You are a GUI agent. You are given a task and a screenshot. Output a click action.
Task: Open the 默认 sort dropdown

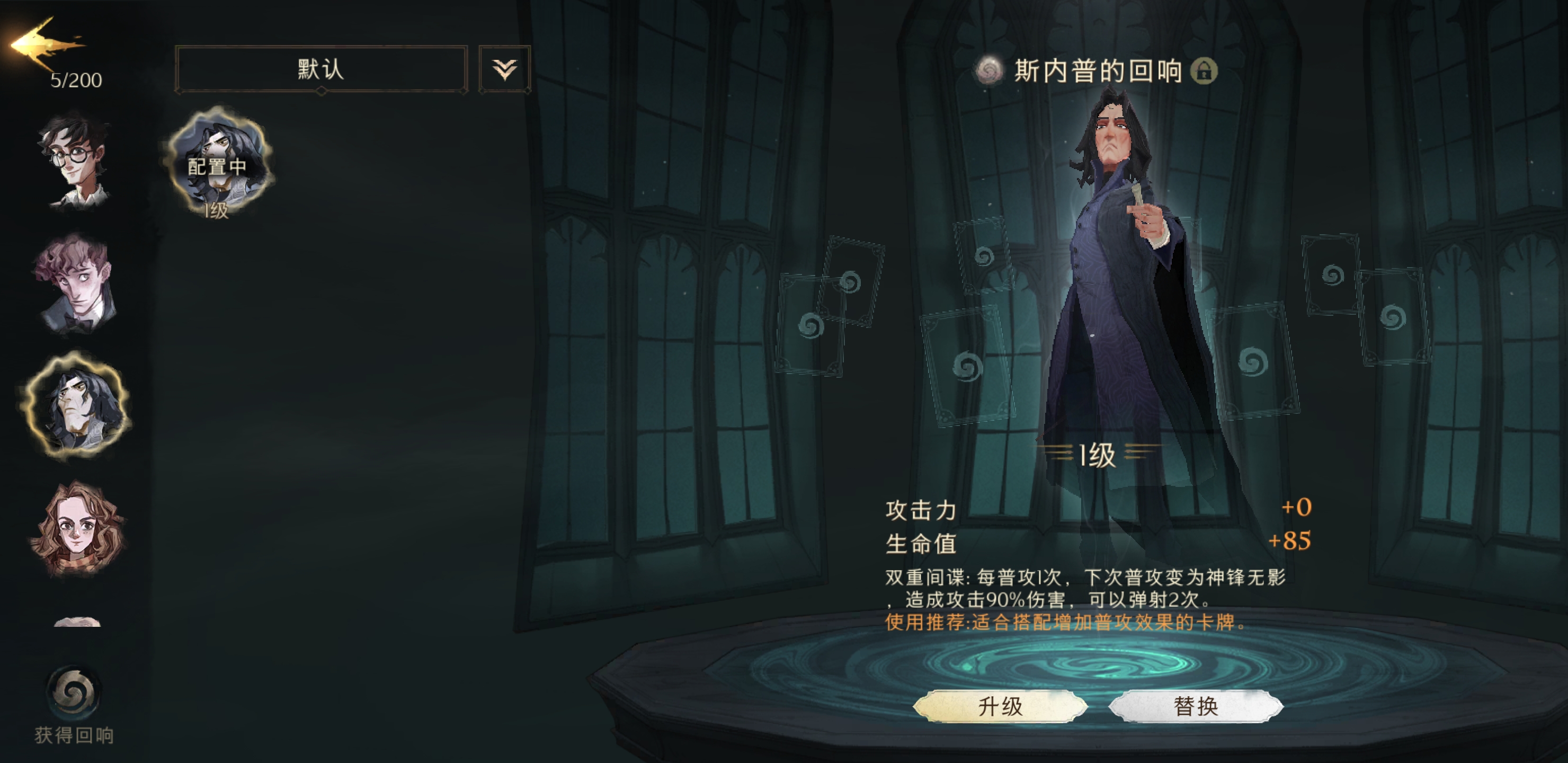point(321,69)
